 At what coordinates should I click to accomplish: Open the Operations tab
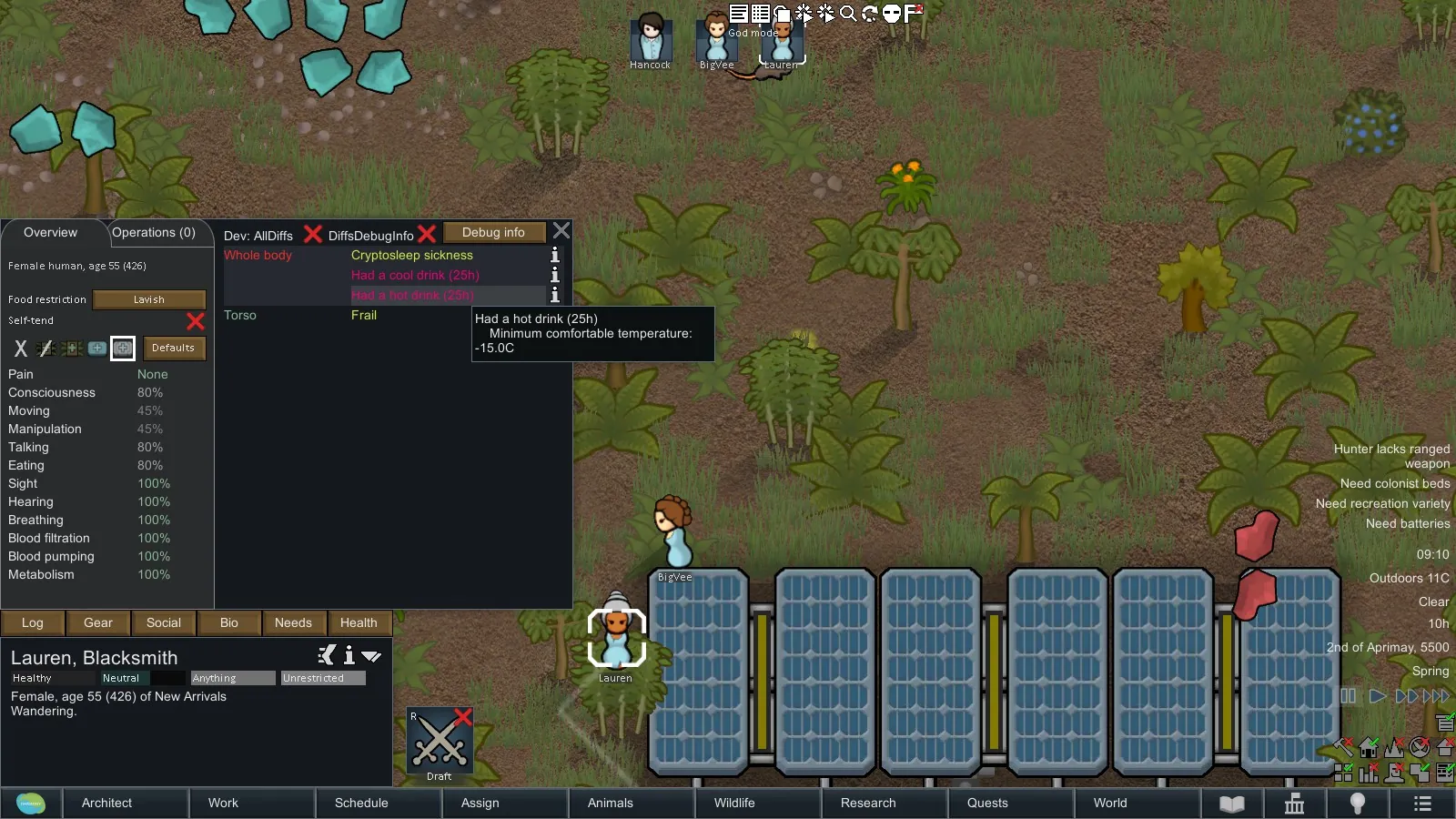pyautogui.click(x=154, y=233)
